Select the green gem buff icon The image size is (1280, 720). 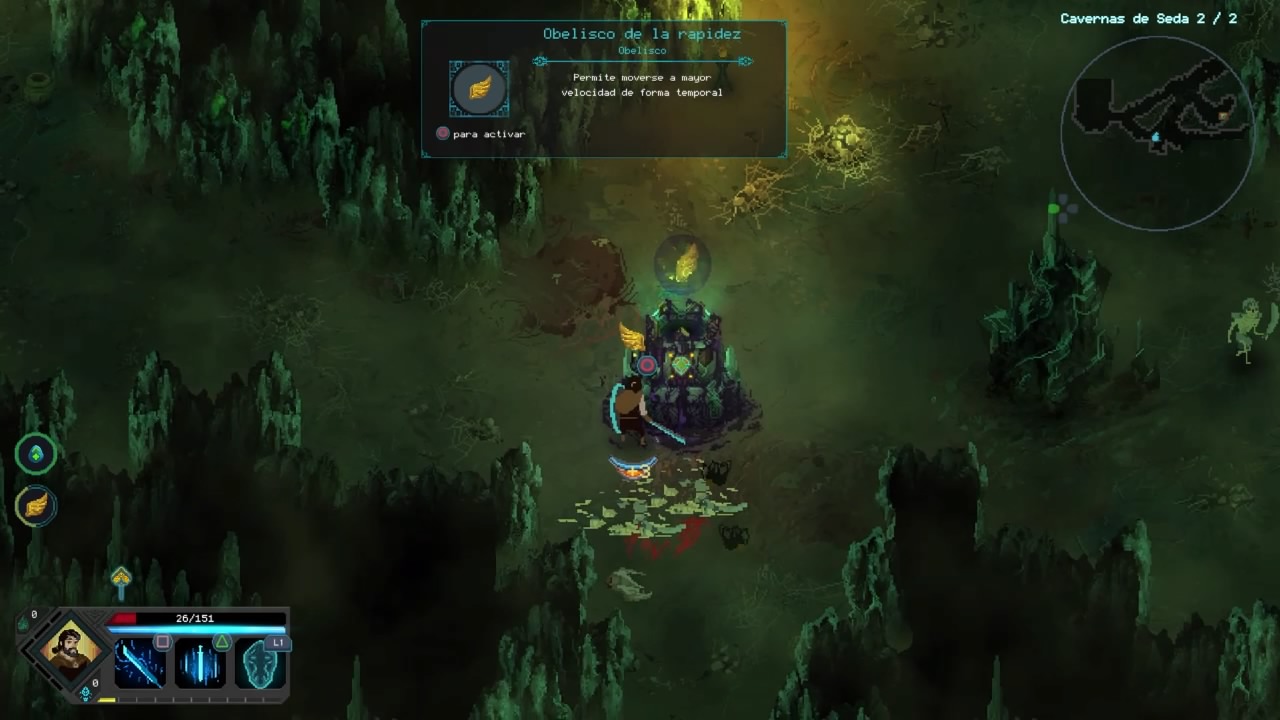[36, 455]
